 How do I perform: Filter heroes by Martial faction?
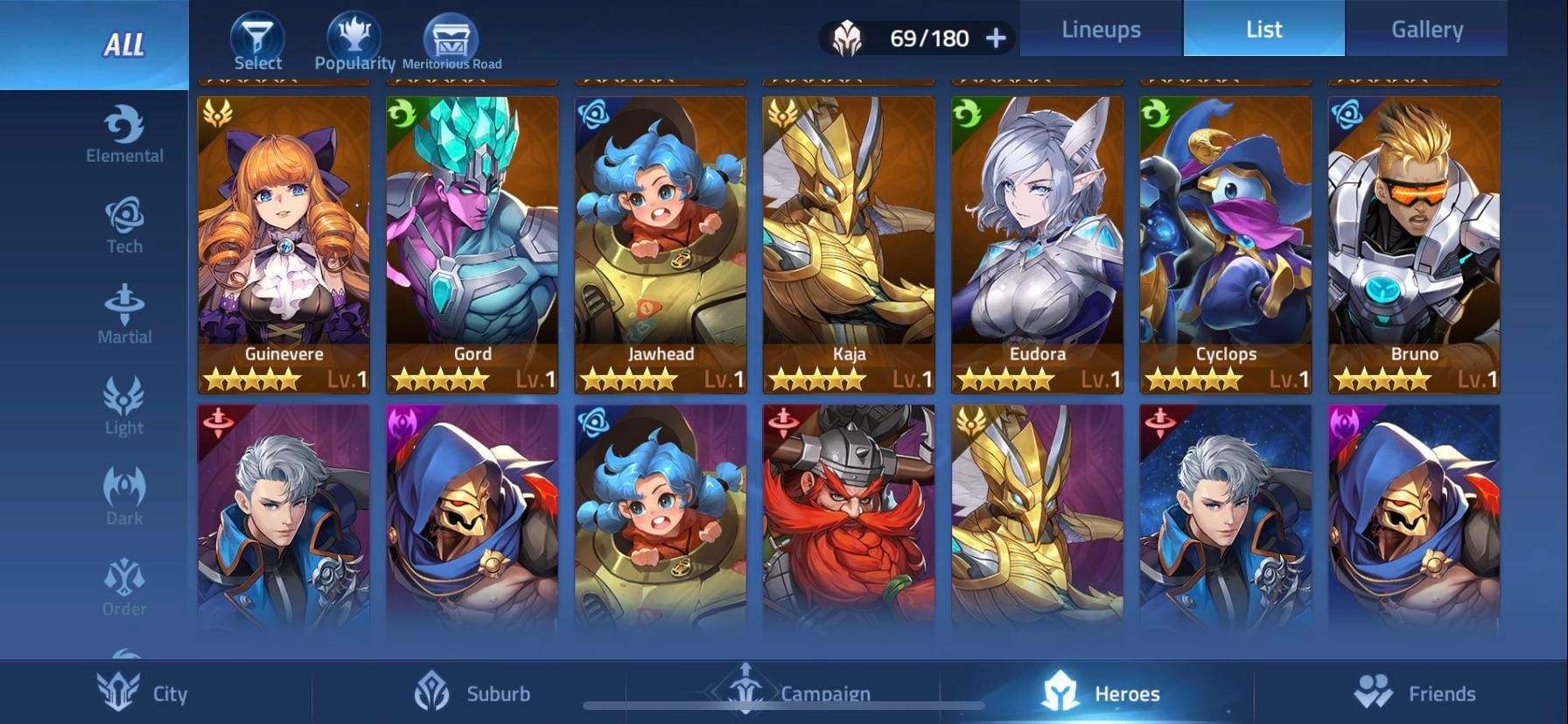point(124,315)
